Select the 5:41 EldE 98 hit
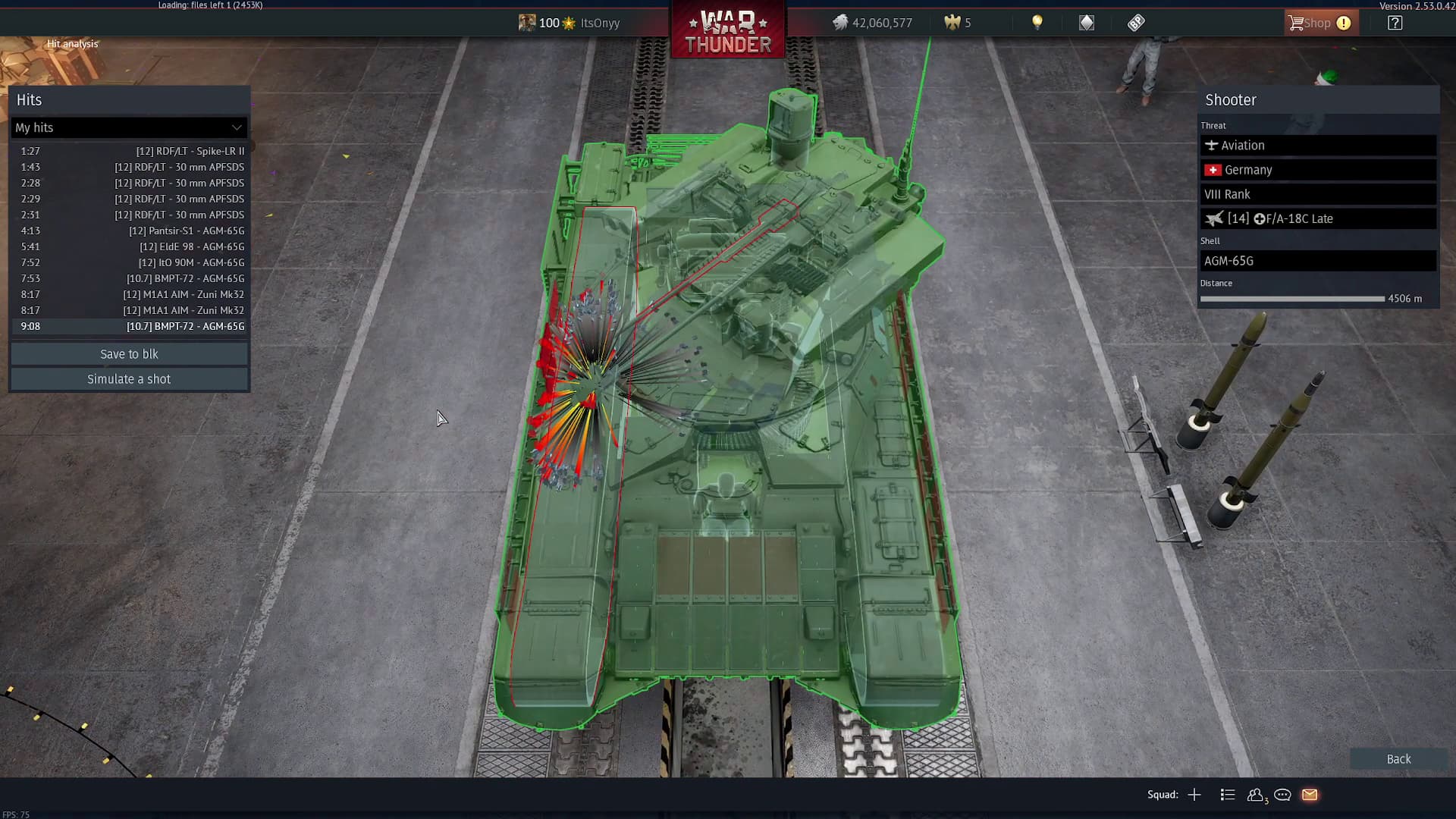The width and height of the screenshot is (1456, 819). tap(129, 246)
